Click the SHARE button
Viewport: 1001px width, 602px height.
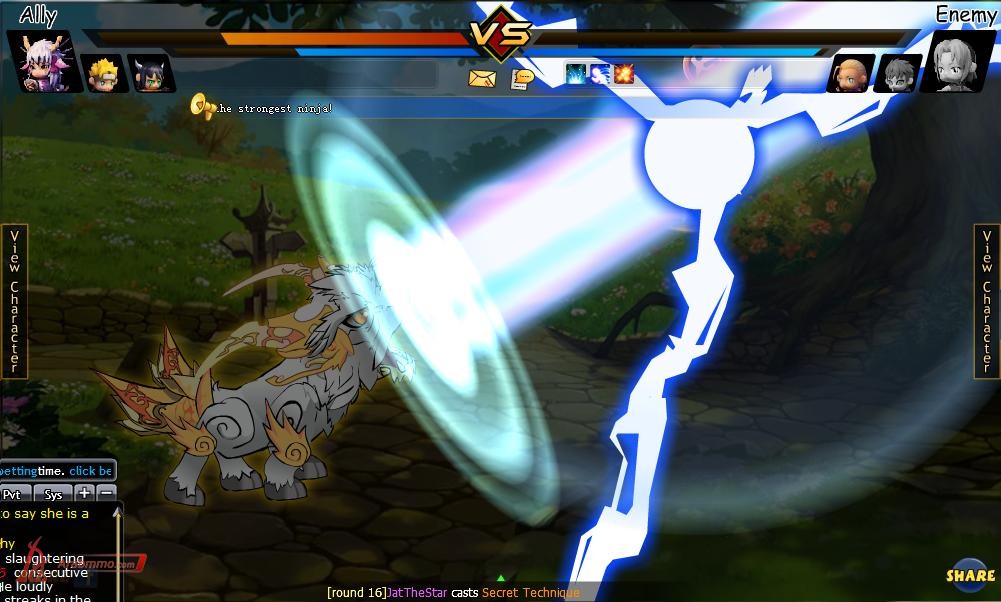pos(970,575)
